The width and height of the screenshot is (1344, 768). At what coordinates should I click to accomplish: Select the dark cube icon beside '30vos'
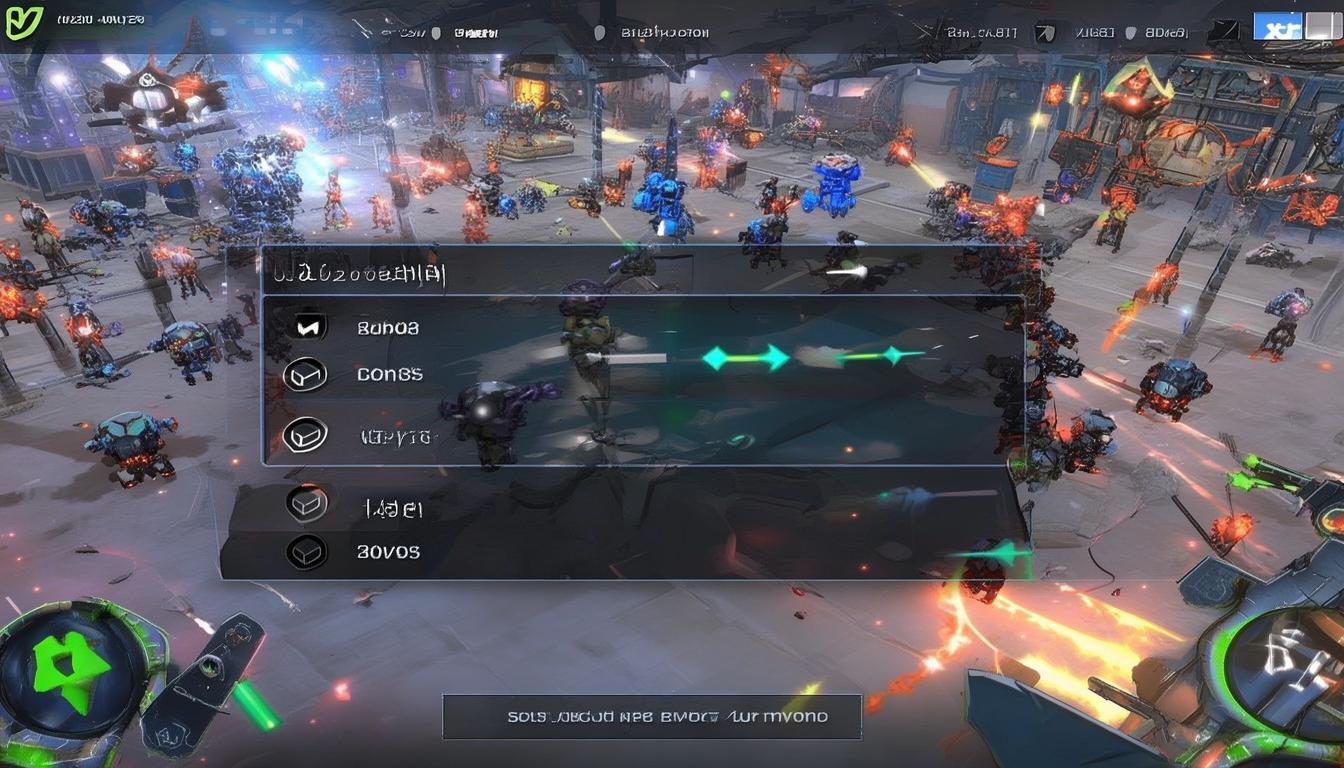click(307, 551)
